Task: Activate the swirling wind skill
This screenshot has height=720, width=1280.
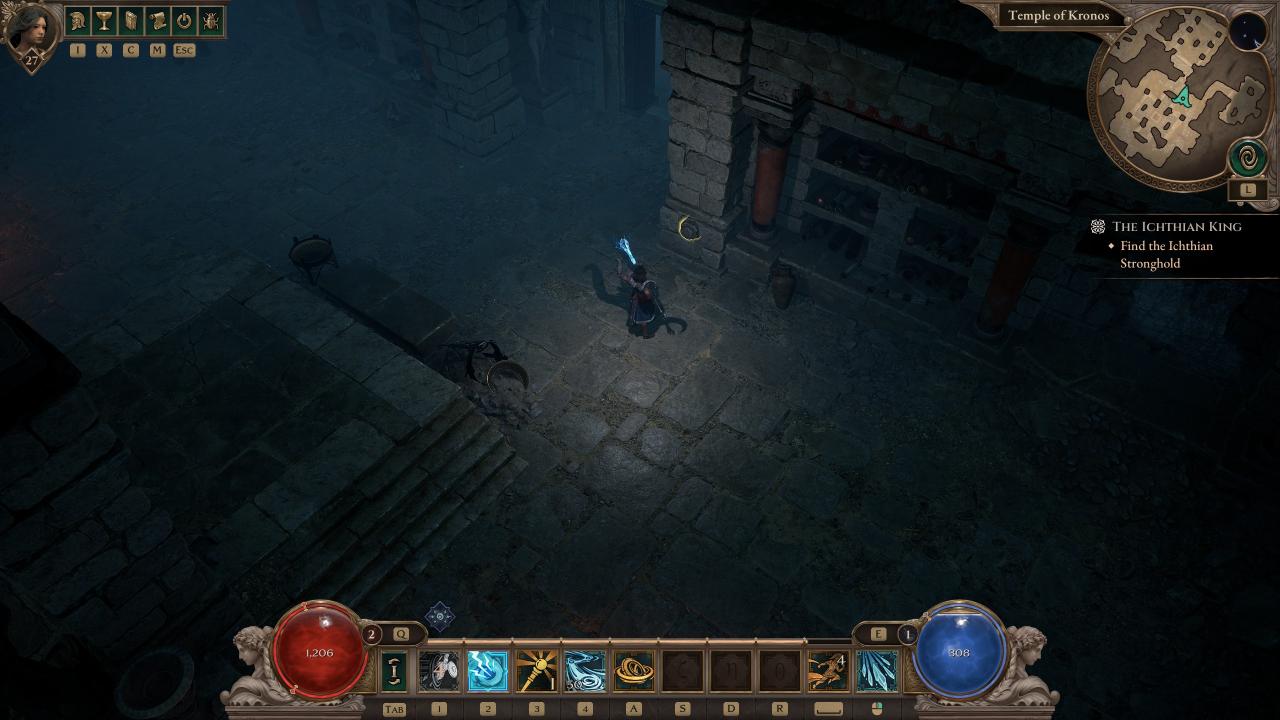Action: (x=585, y=671)
